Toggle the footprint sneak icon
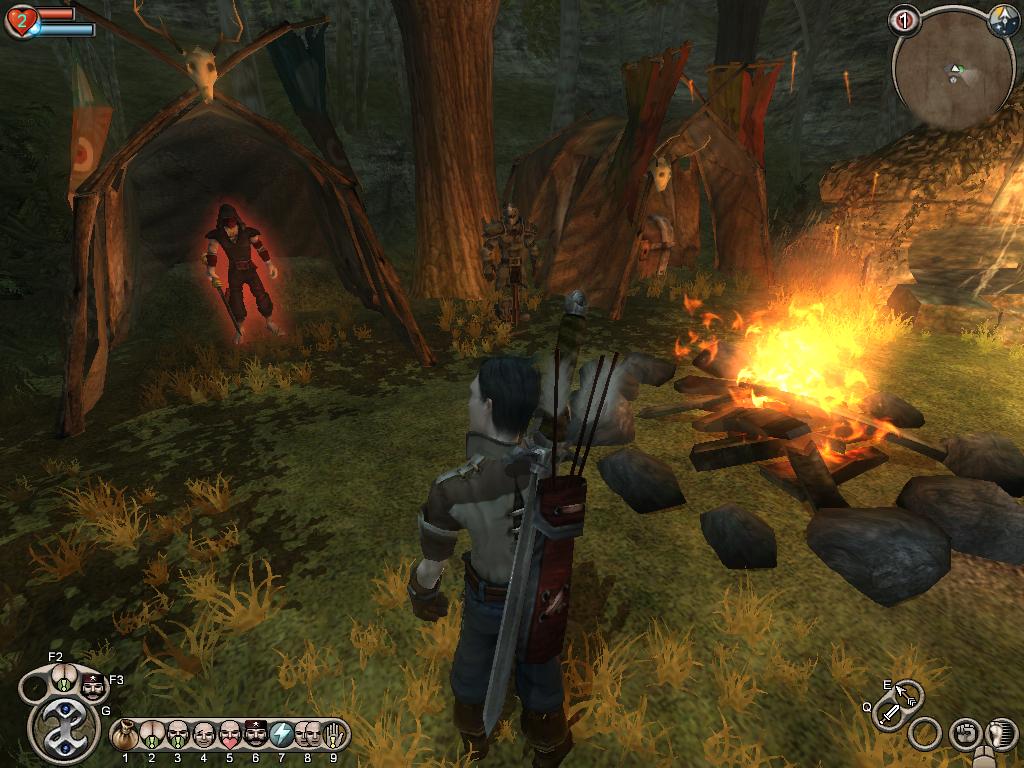 pos(1000,733)
